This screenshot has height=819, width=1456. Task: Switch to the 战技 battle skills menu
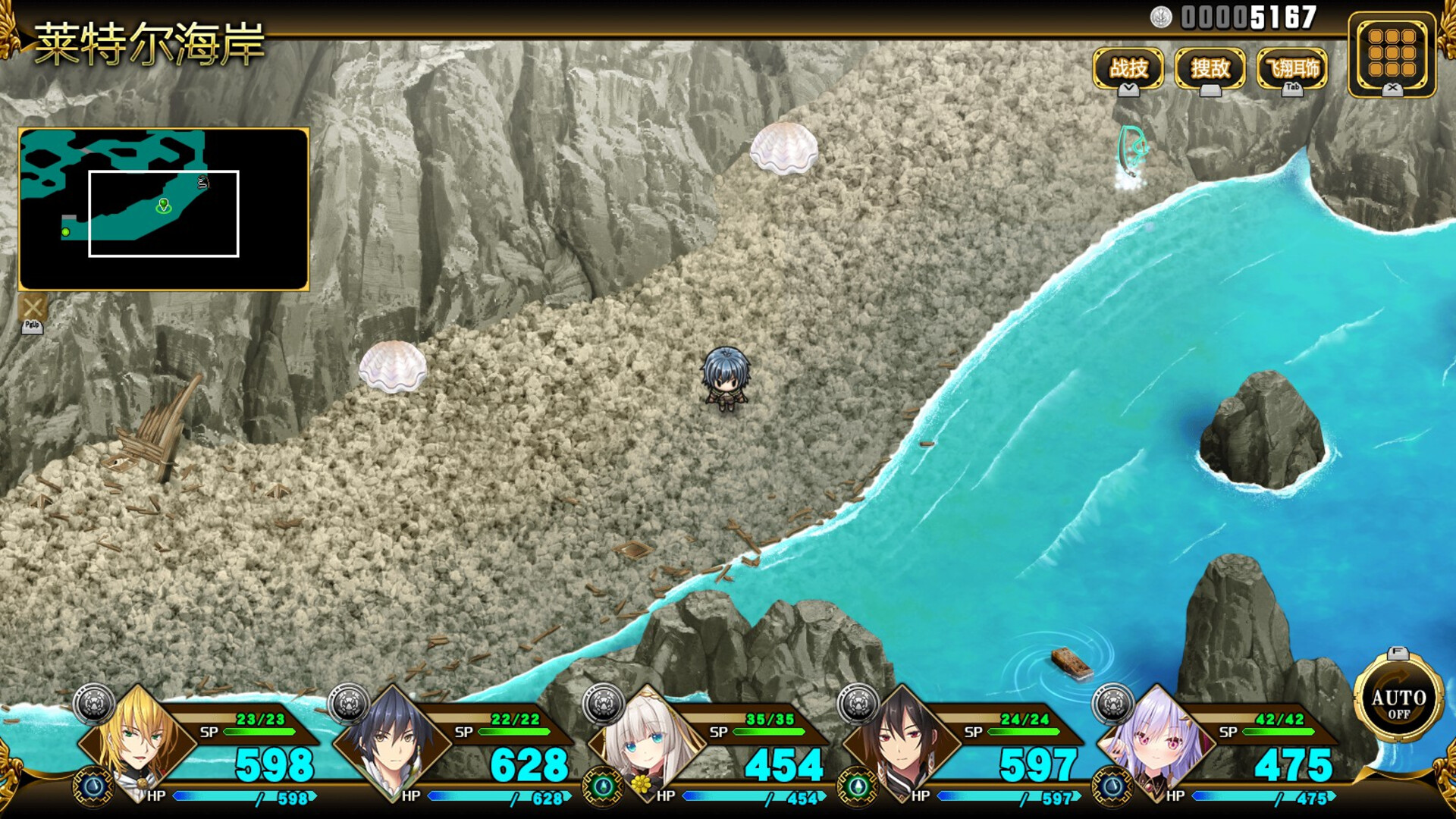[x=1128, y=68]
